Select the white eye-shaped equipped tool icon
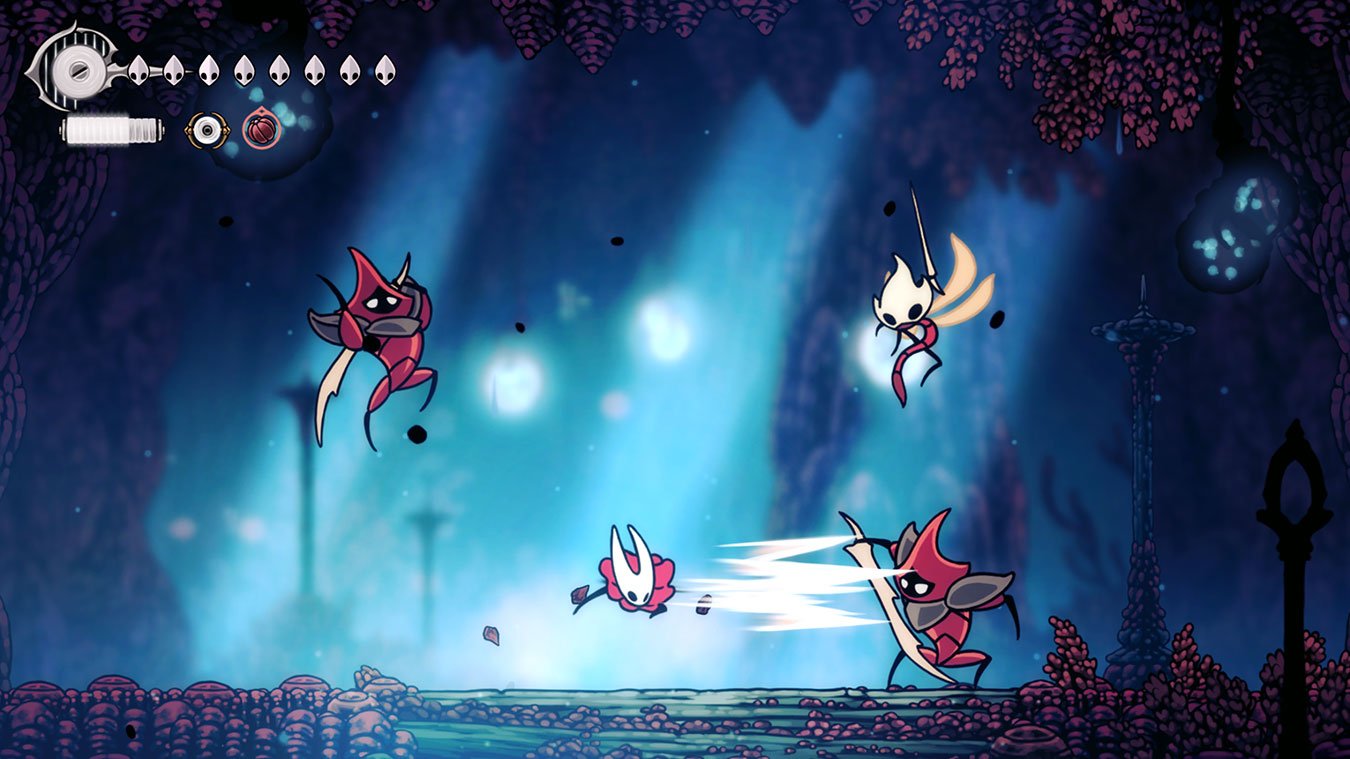Image resolution: width=1350 pixels, height=759 pixels. click(x=207, y=129)
